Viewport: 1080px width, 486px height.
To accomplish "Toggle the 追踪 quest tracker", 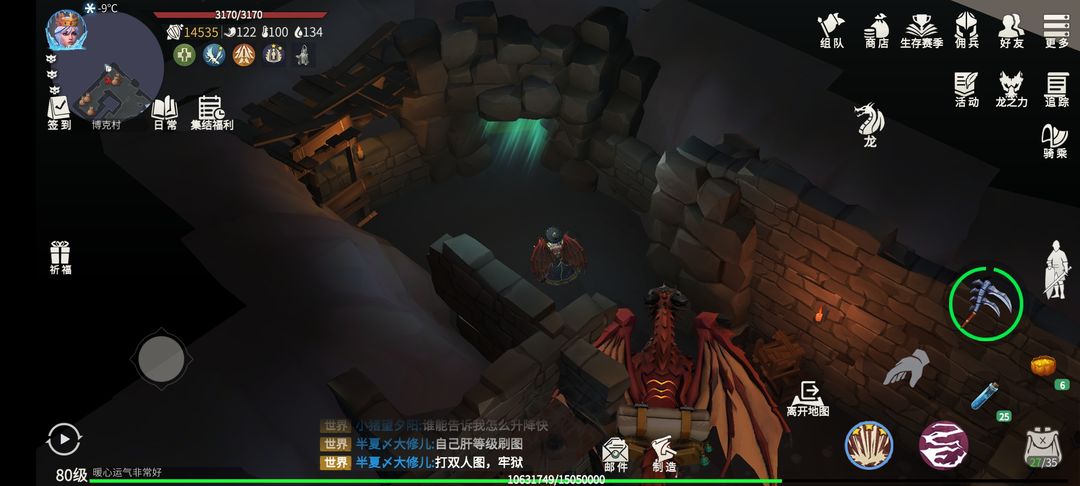I will click(1057, 89).
